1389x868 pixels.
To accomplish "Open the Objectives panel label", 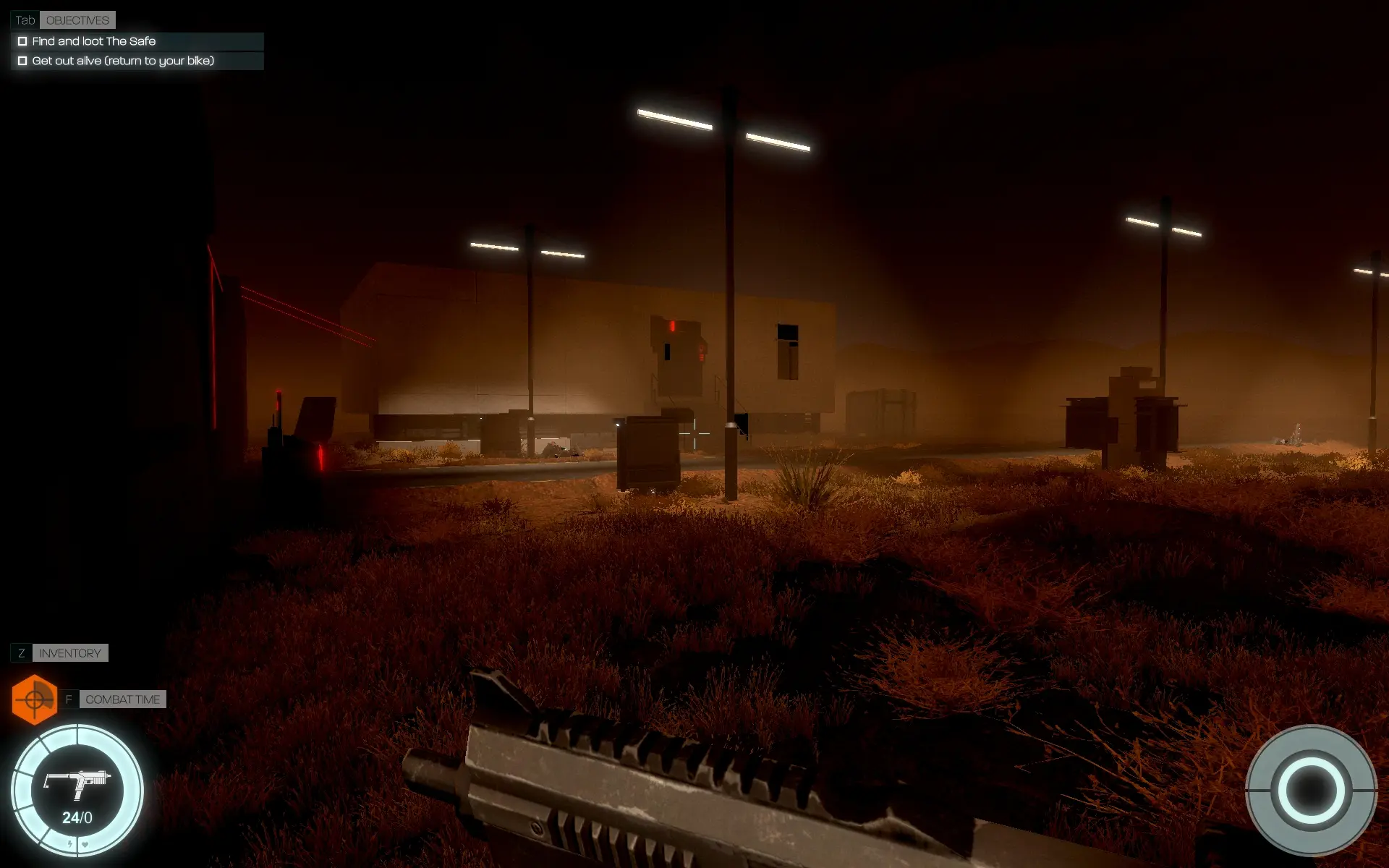I will click(x=77, y=20).
